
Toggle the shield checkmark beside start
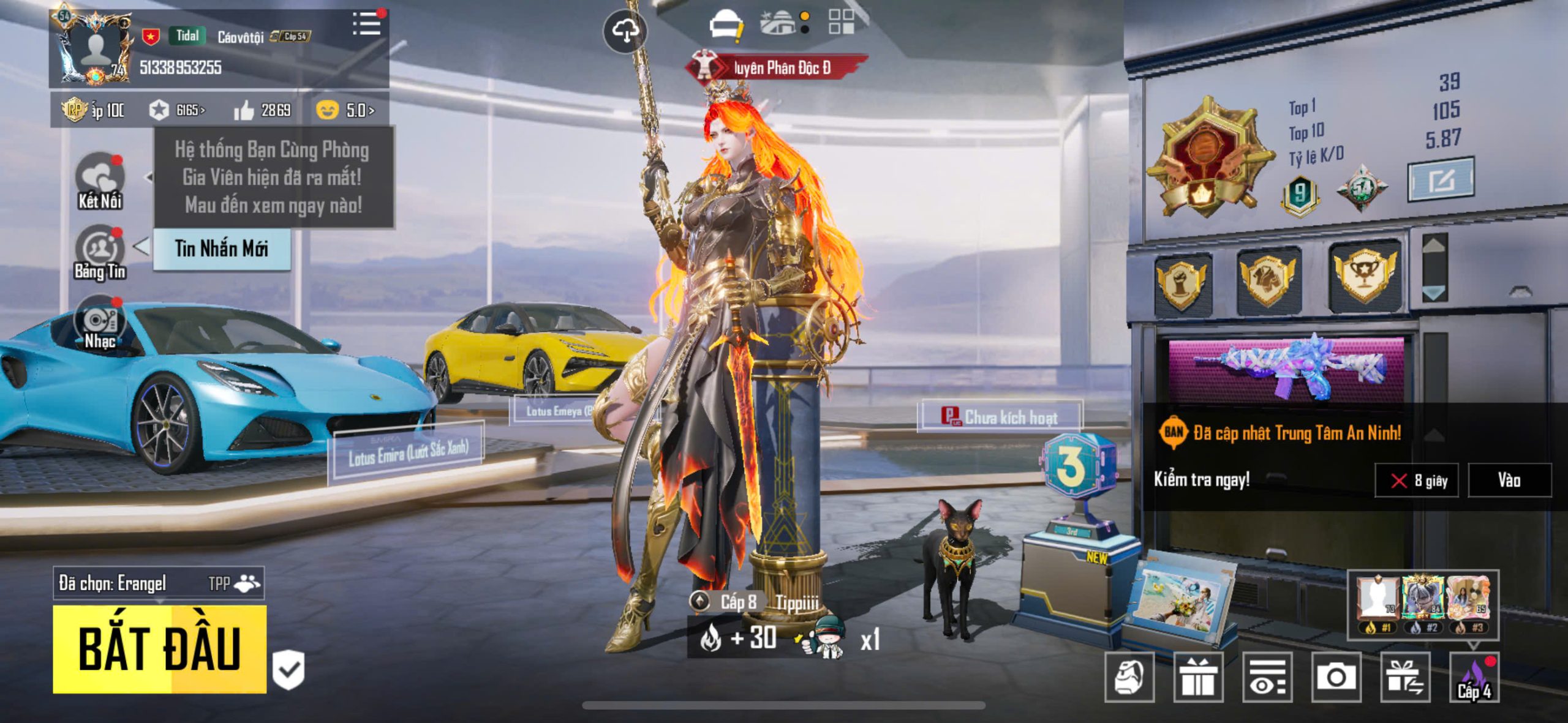click(x=288, y=670)
